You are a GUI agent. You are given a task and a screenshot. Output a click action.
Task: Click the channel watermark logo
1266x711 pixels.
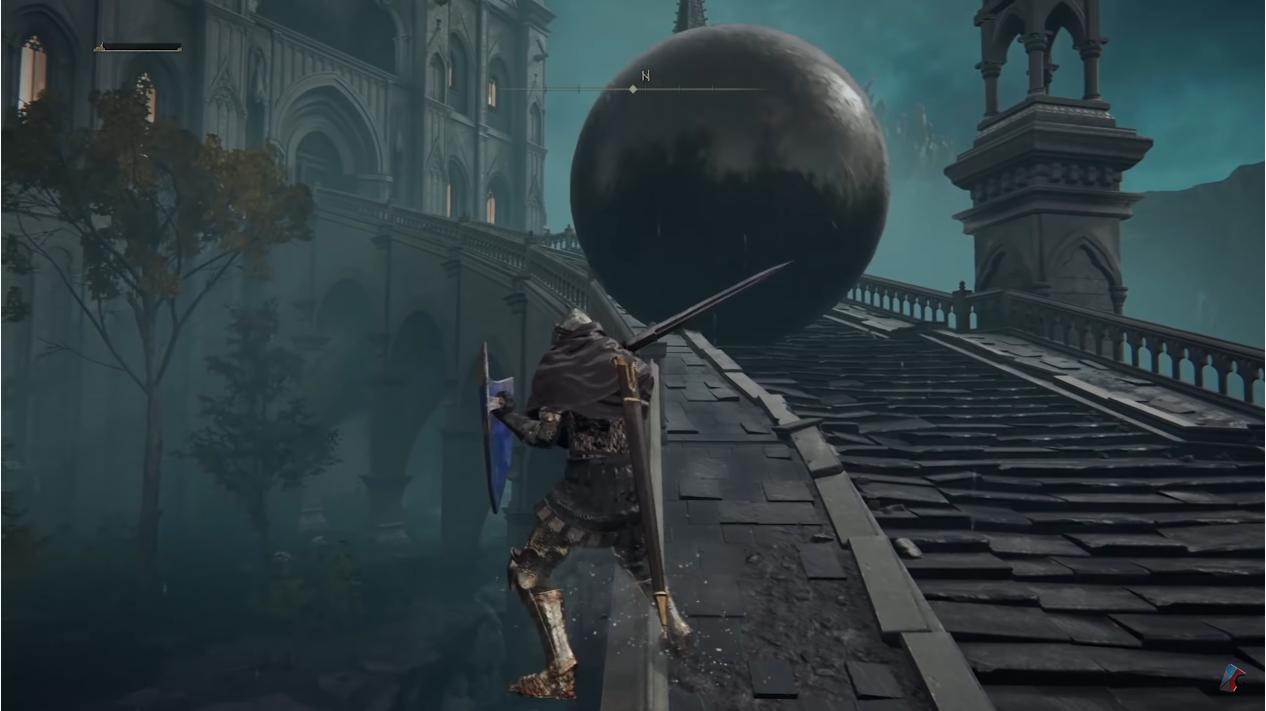pos(1234,677)
